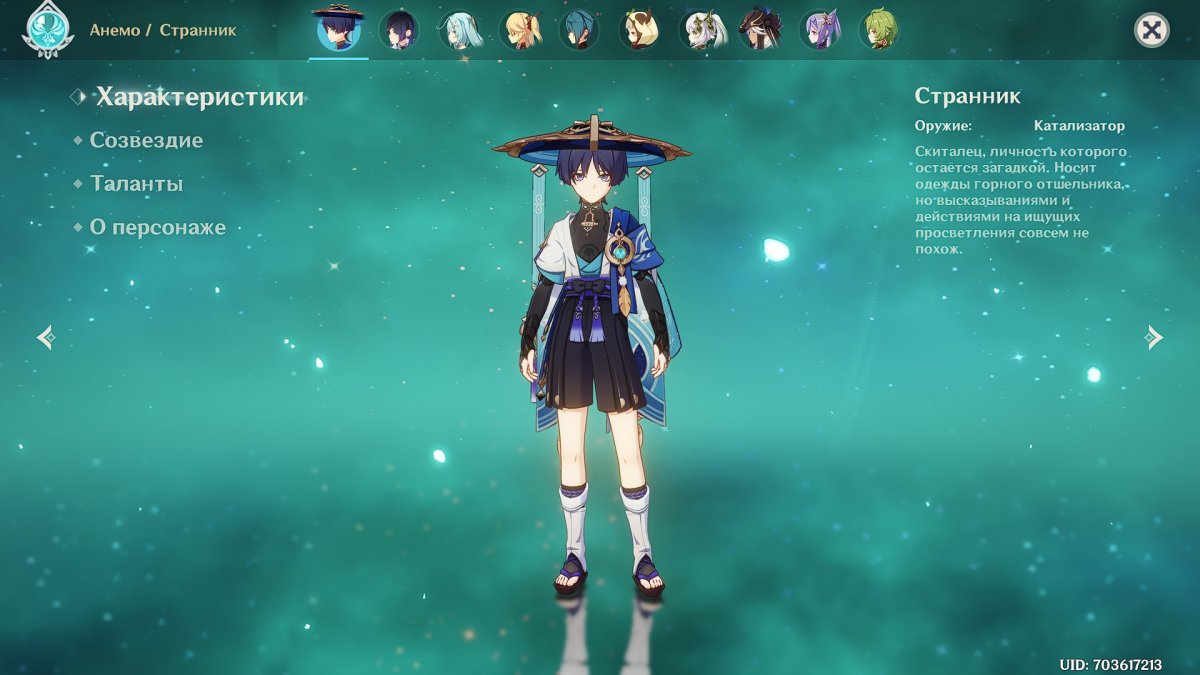Viewport: 1200px width, 675px height.
Task: Pick the light teal-haired character portrait
Action: [x=459, y=30]
